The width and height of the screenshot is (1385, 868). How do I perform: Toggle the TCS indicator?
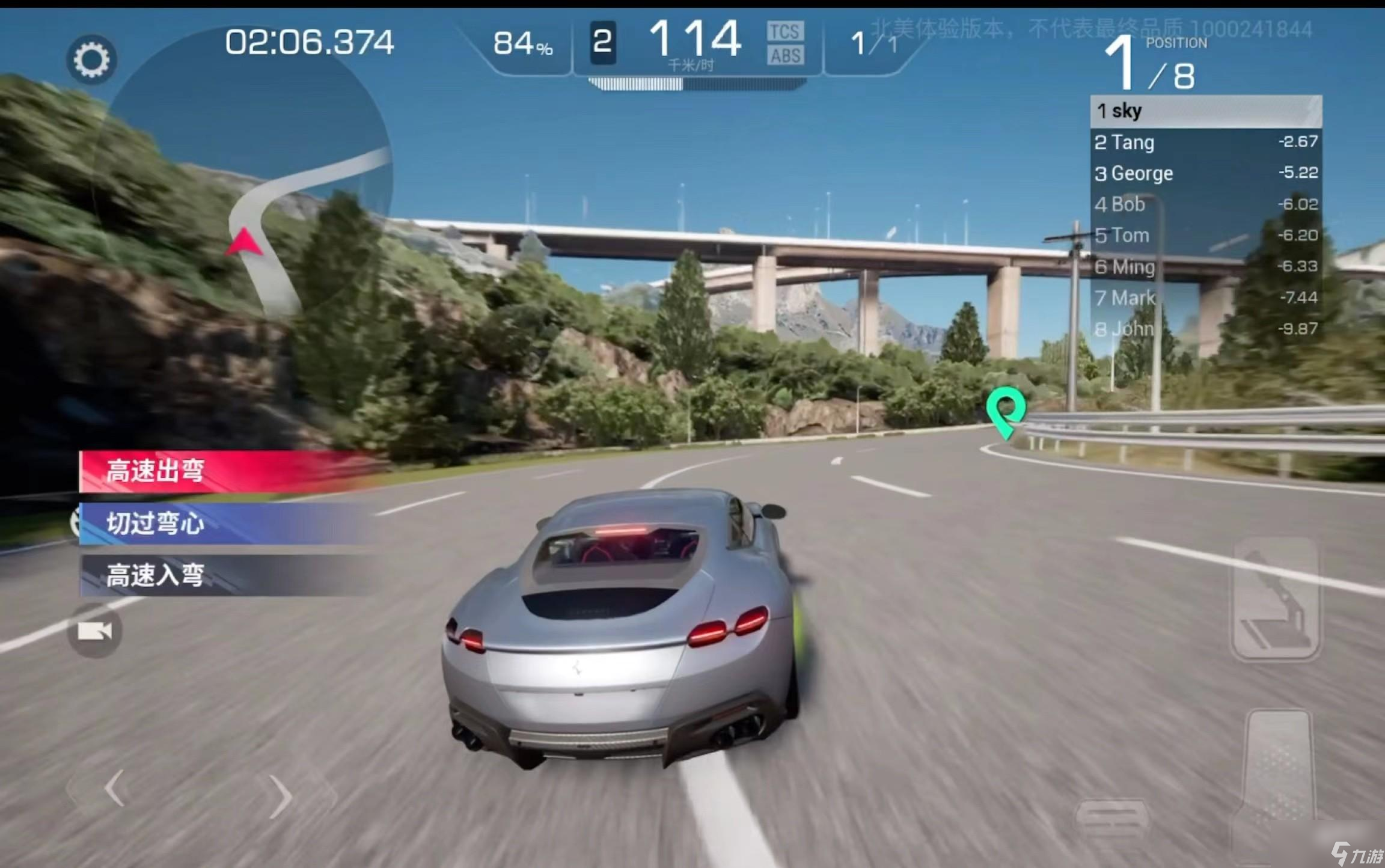(x=785, y=31)
